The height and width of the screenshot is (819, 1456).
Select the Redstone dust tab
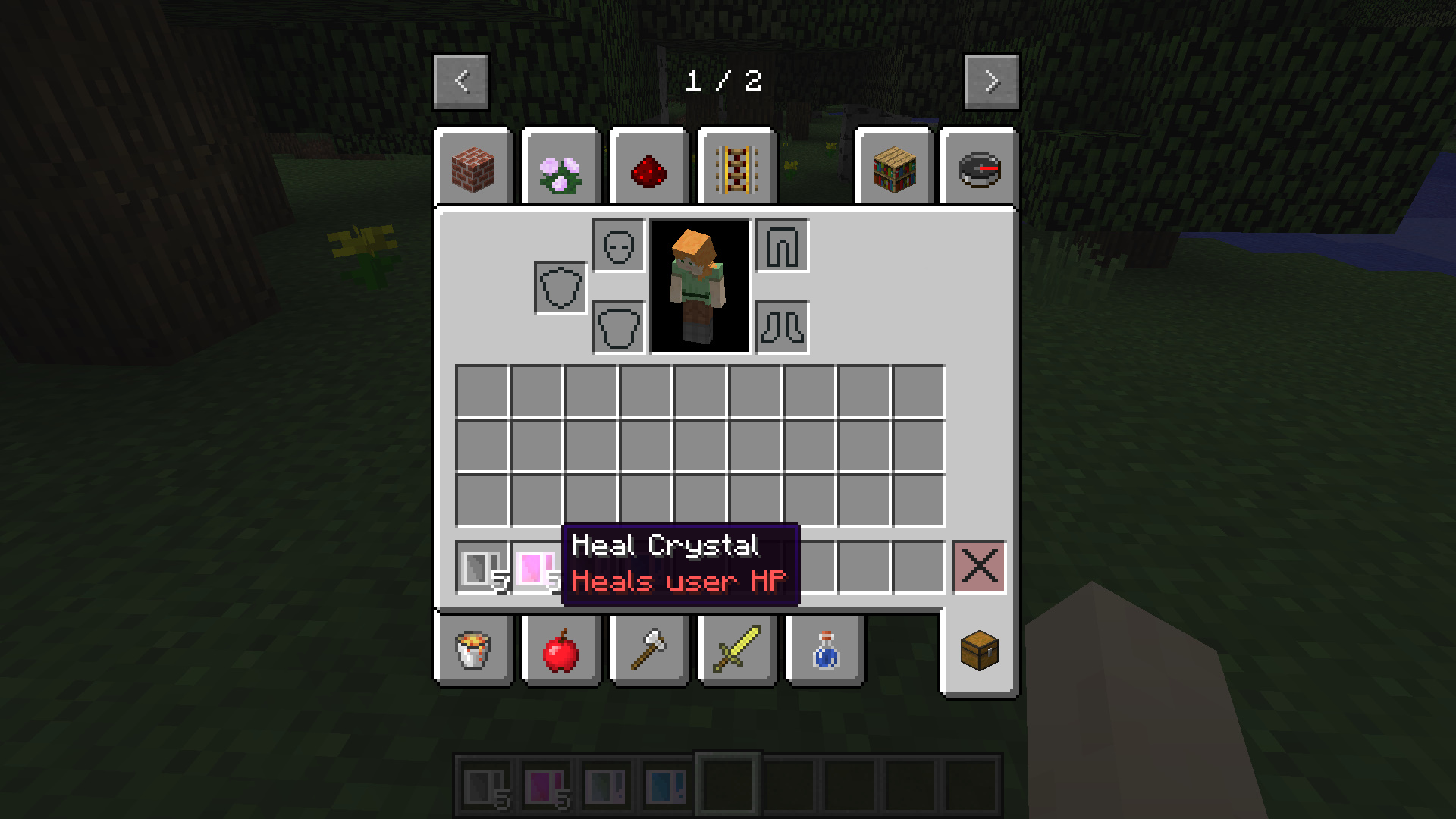click(x=649, y=169)
